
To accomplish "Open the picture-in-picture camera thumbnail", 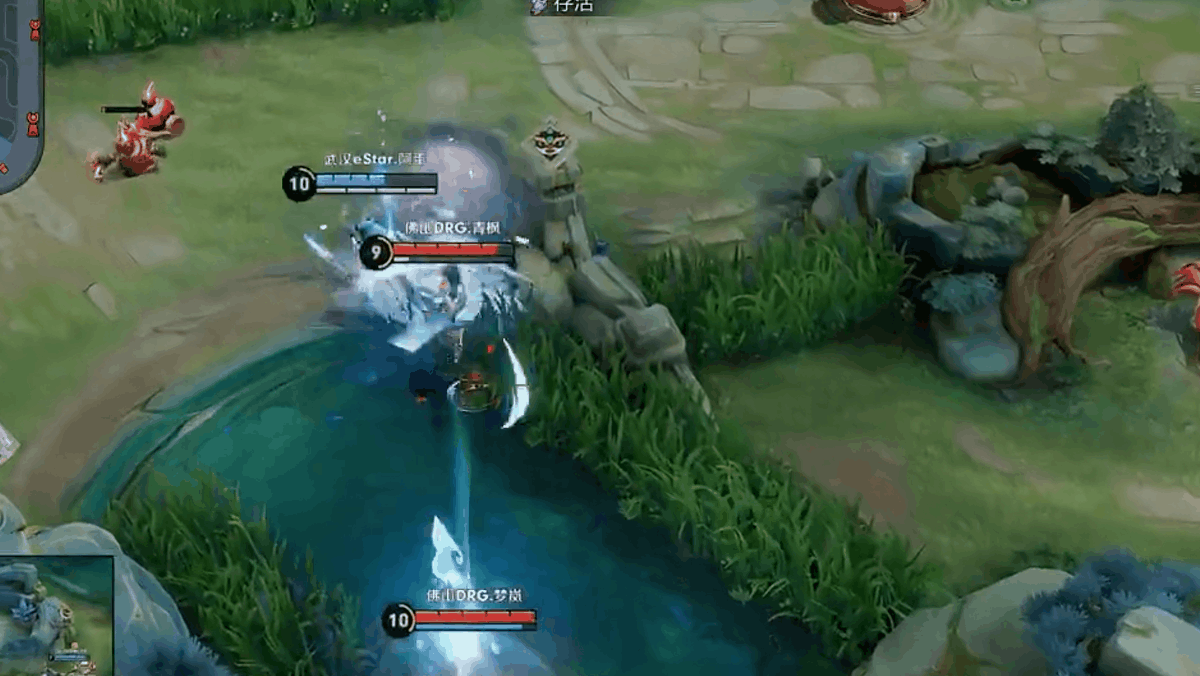I will point(56,616).
